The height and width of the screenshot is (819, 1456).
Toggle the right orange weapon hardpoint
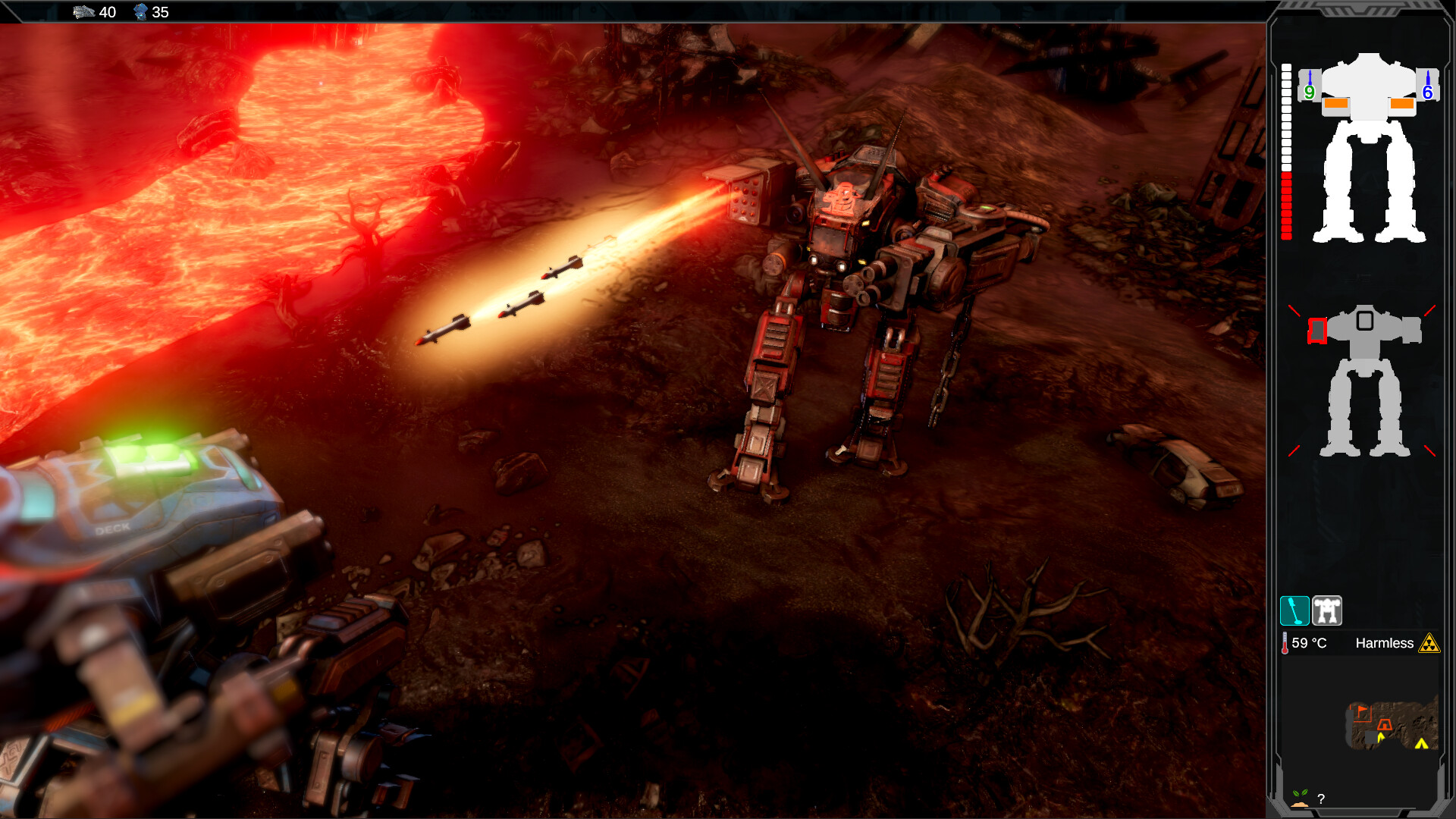pyautogui.click(x=1401, y=103)
